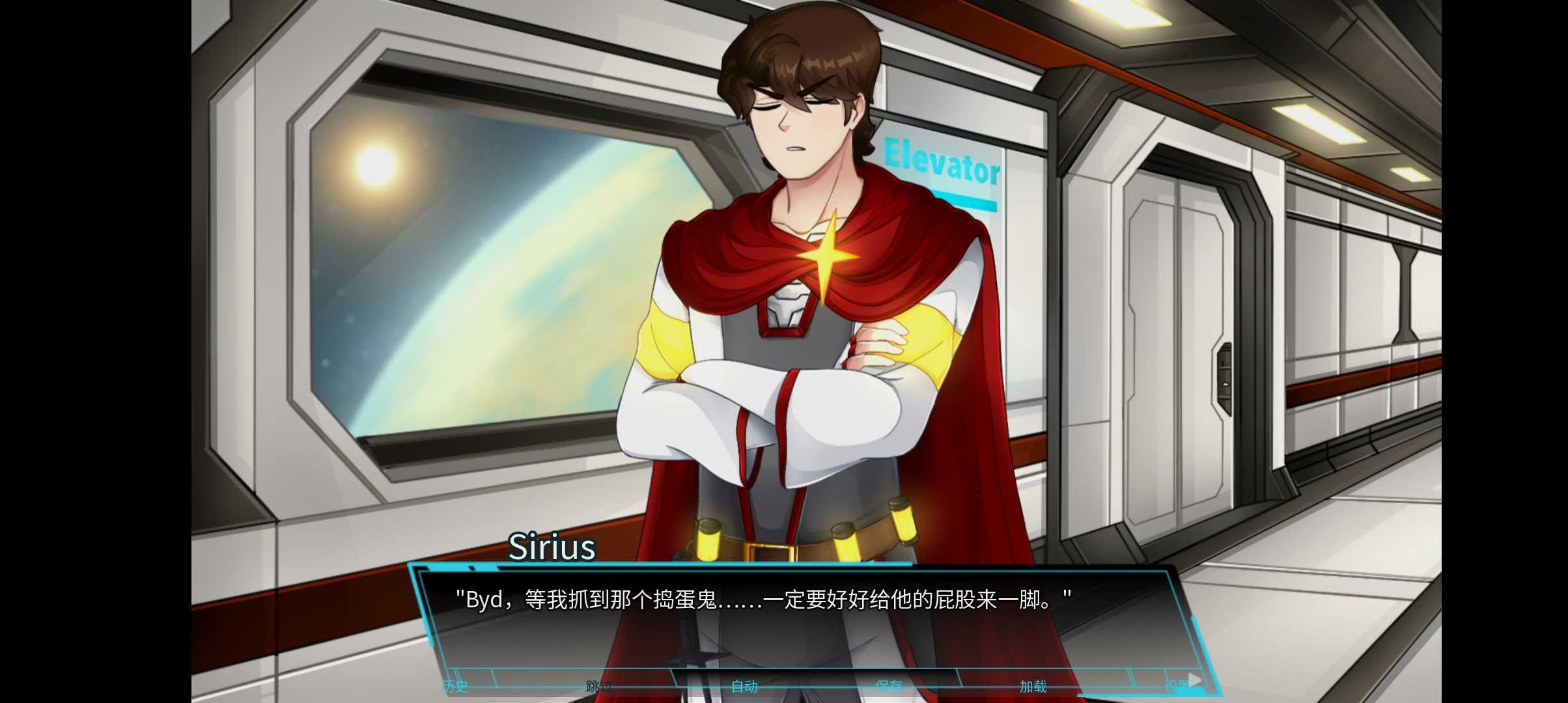Open the 保存 (Save) menu
This screenshot has width=1568, height=703.
coord(889,686)
